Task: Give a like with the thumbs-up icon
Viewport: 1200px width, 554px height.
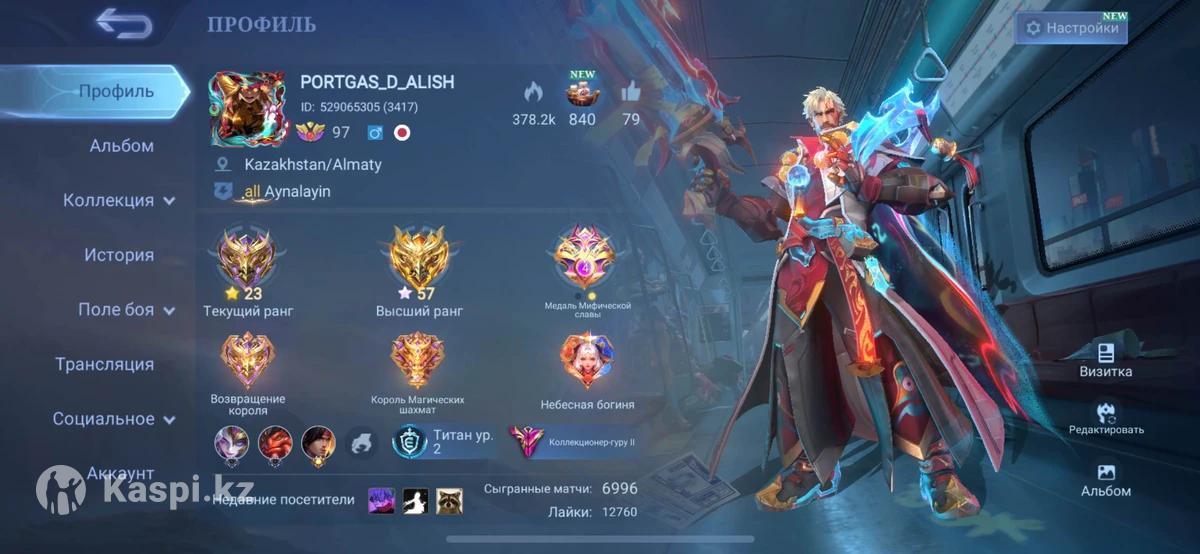Action: click(x=630, y=92)
